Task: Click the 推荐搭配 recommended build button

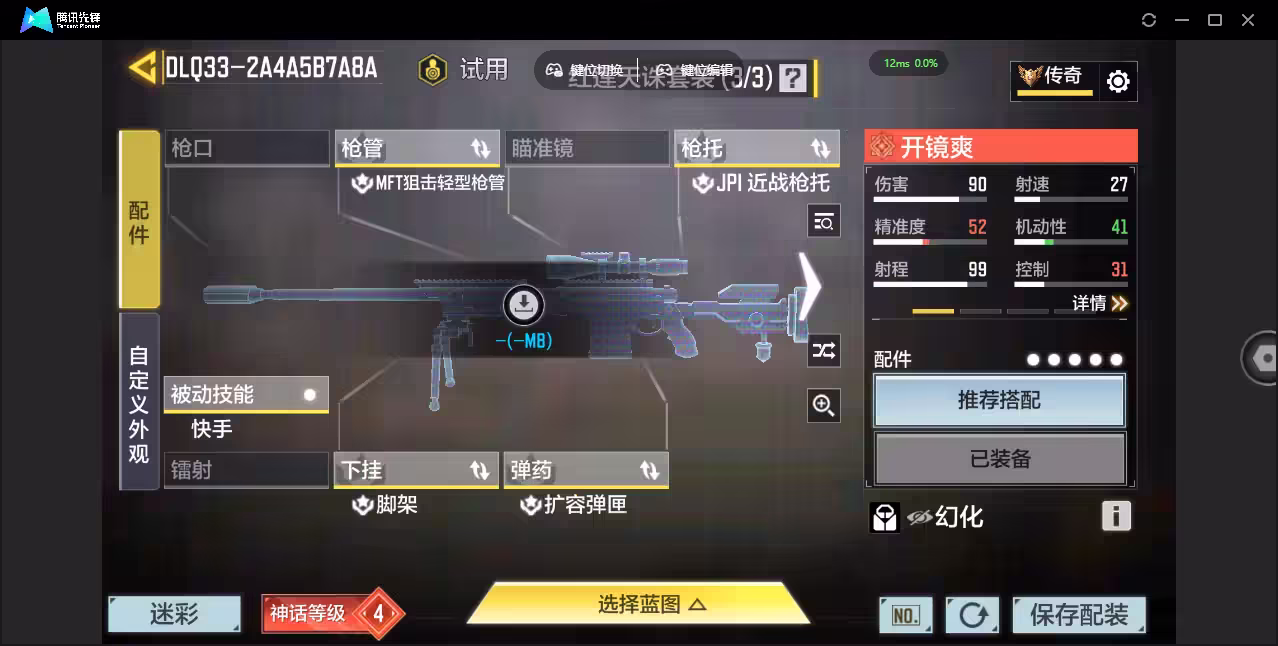Action: (x=999, y=401)
